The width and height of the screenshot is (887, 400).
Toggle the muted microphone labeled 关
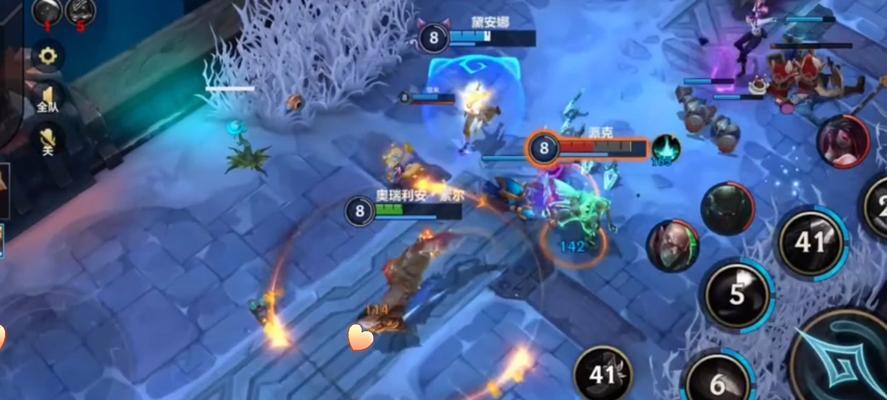tap(47, 140)
